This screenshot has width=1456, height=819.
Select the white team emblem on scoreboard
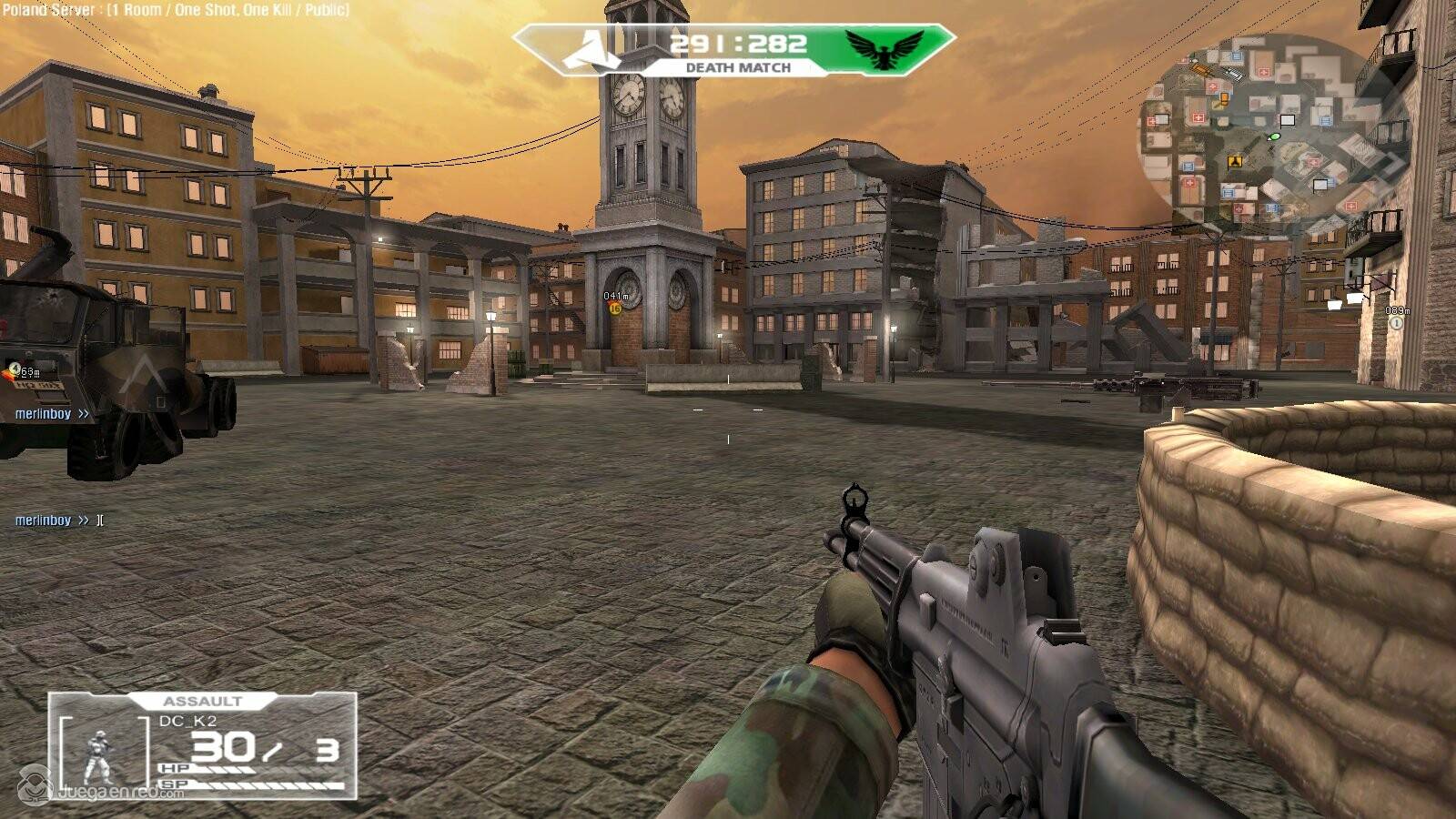pos(591,48)
